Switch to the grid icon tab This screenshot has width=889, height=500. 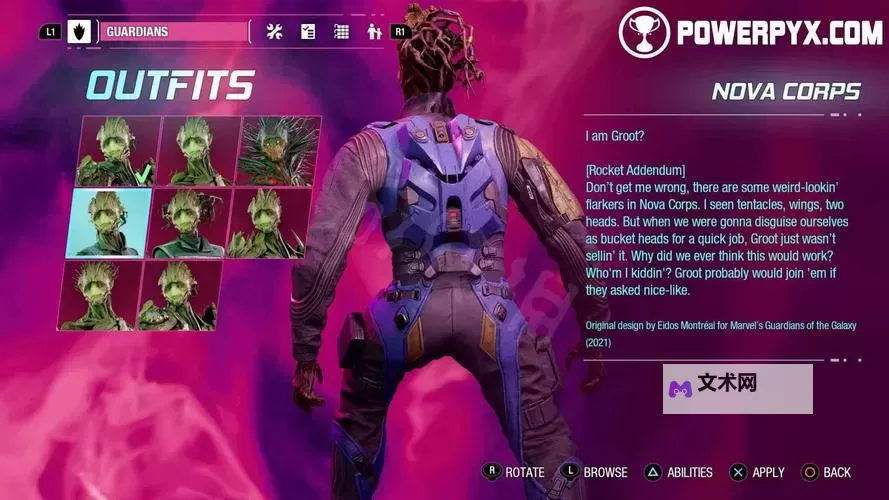342,32
